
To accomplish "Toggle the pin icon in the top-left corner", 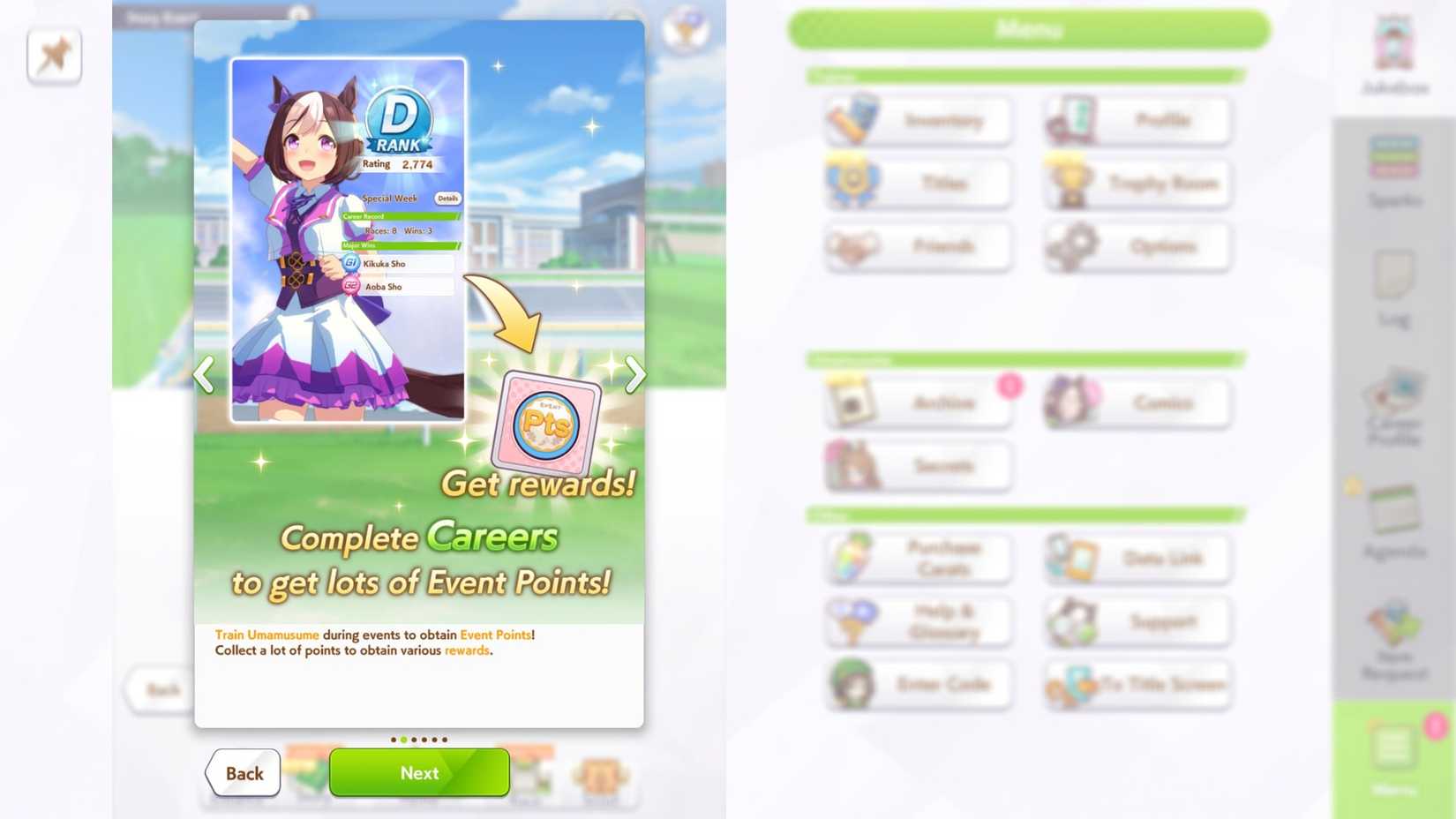I will pyautogui.click(x=53, y=55).
